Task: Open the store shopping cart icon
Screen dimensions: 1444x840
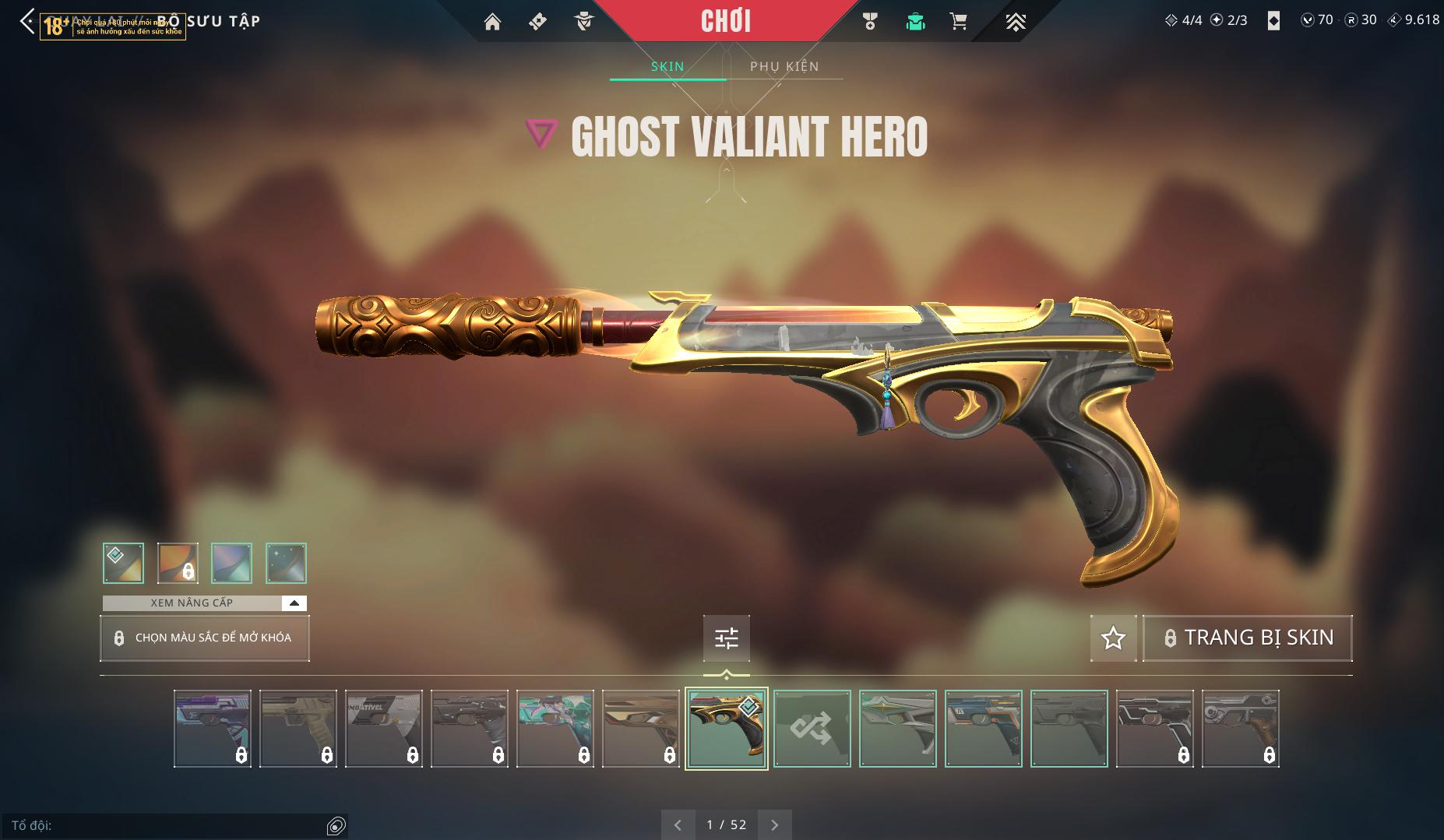Action: 958,22
